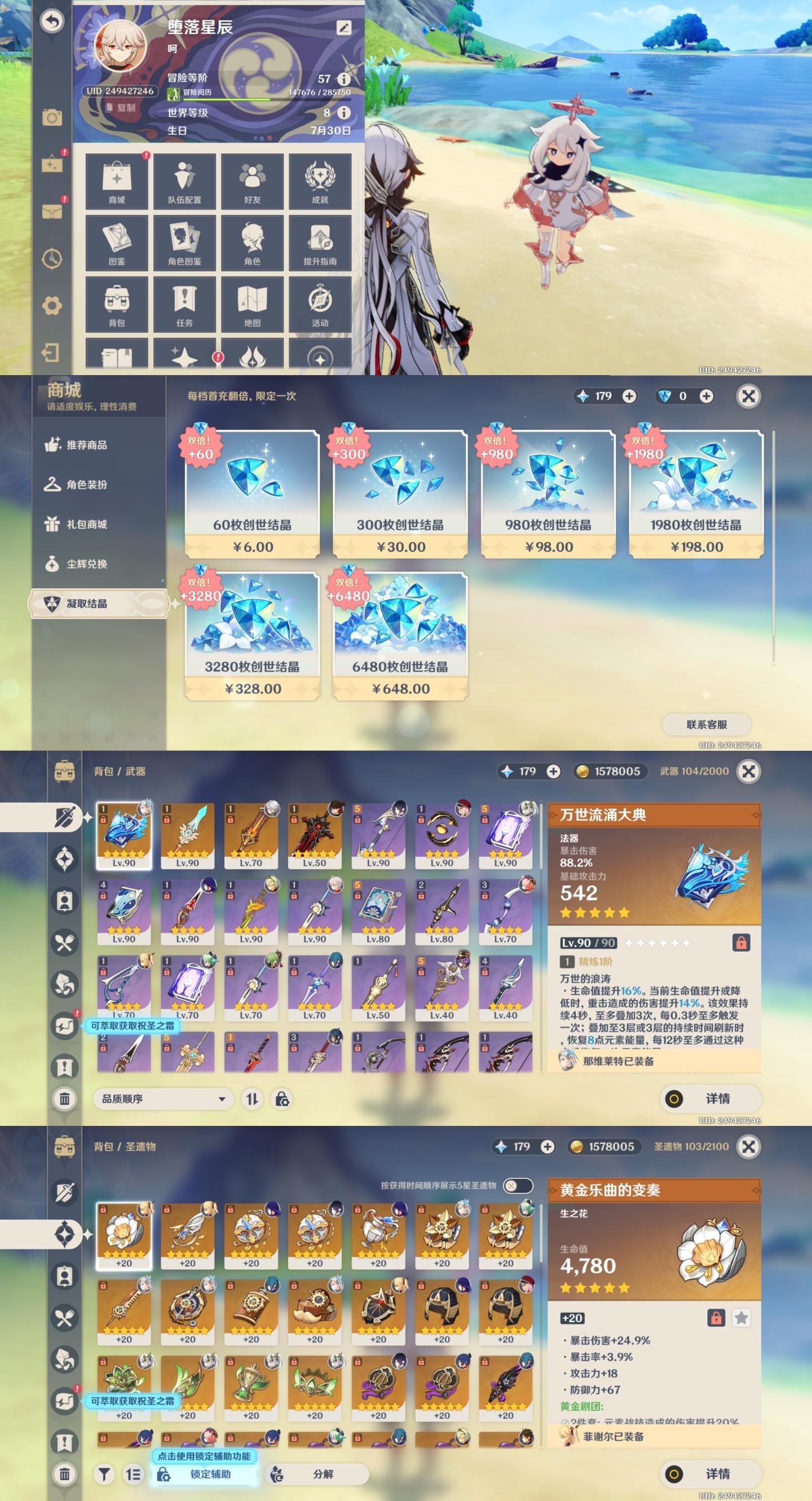Choose the 6480枚创世结晶 pack for ¥648.00
This screenshot has width=812, height=1501.
(x=400, y=636)
